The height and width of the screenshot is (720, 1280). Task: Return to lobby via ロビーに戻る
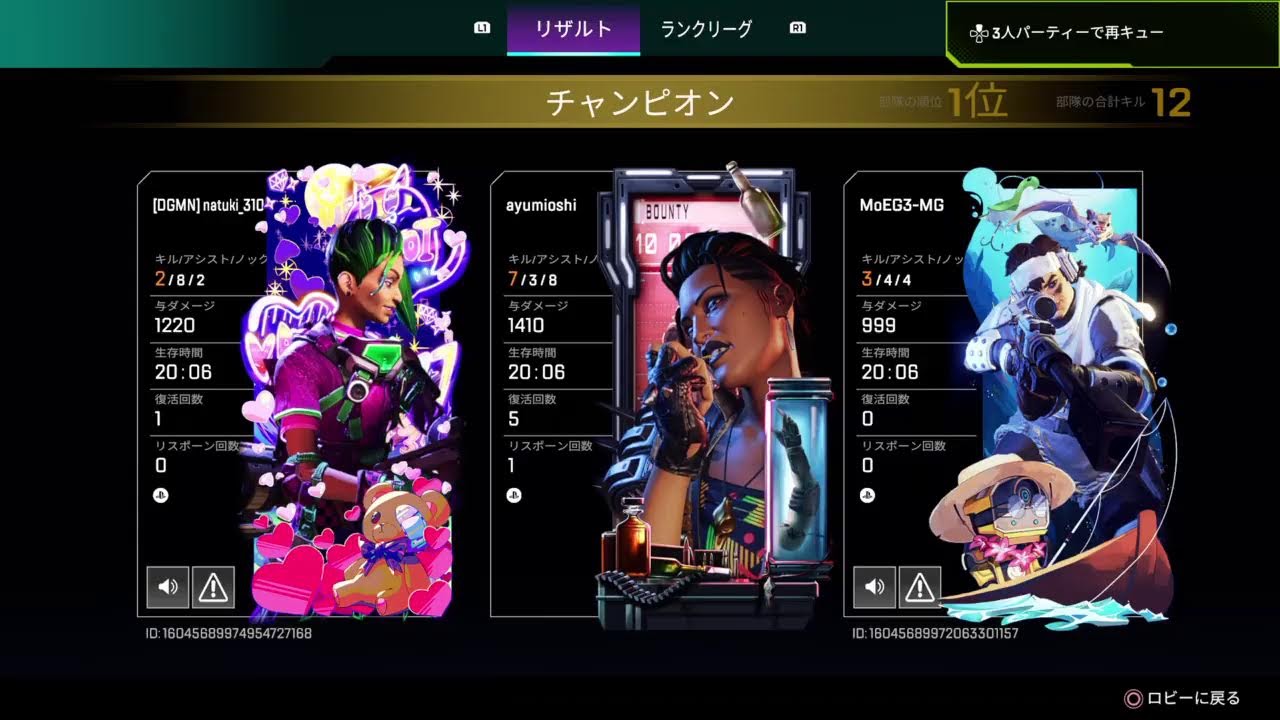[x=1183, y=698]
